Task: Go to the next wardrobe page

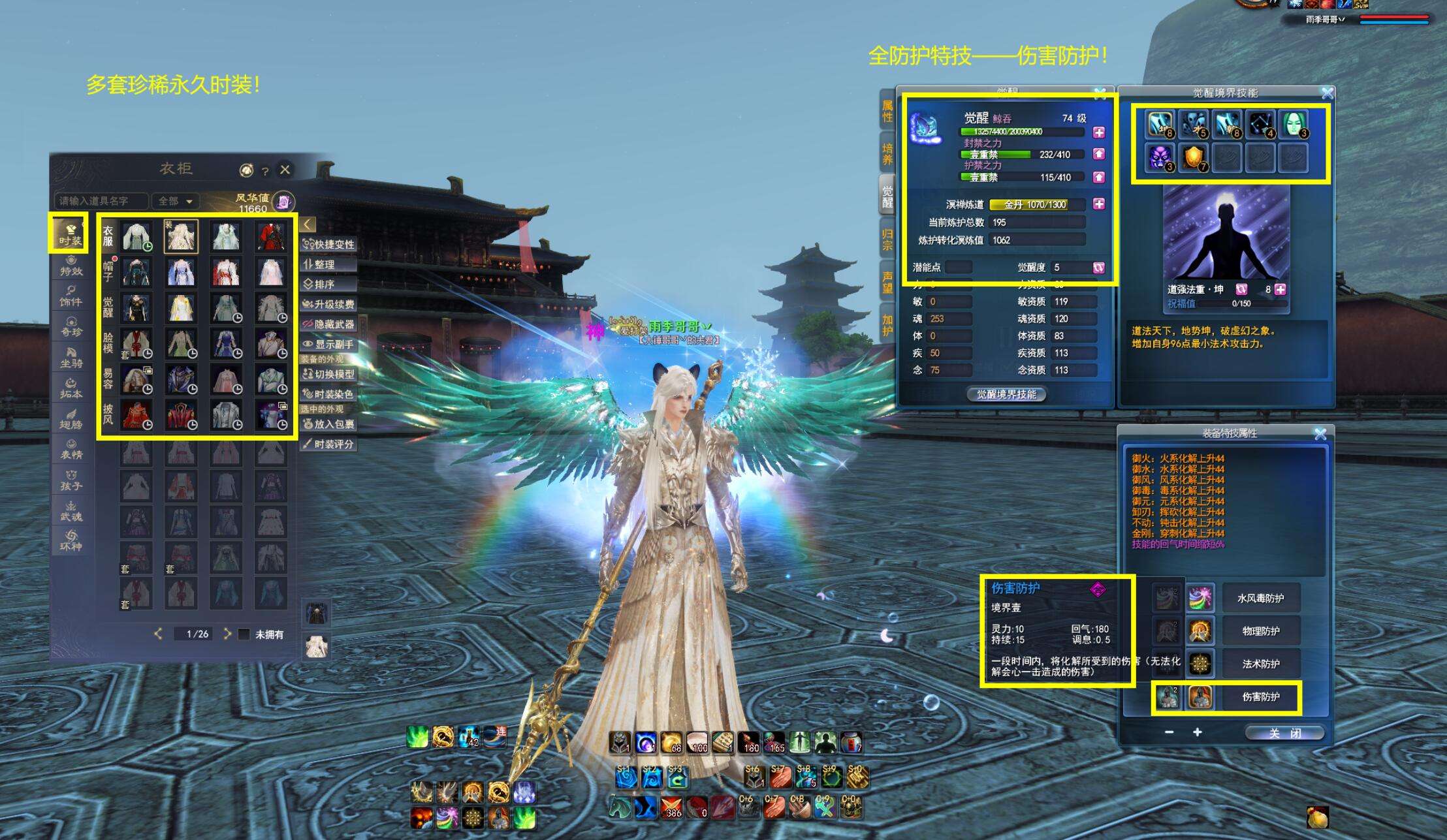Action: [227, 634]
